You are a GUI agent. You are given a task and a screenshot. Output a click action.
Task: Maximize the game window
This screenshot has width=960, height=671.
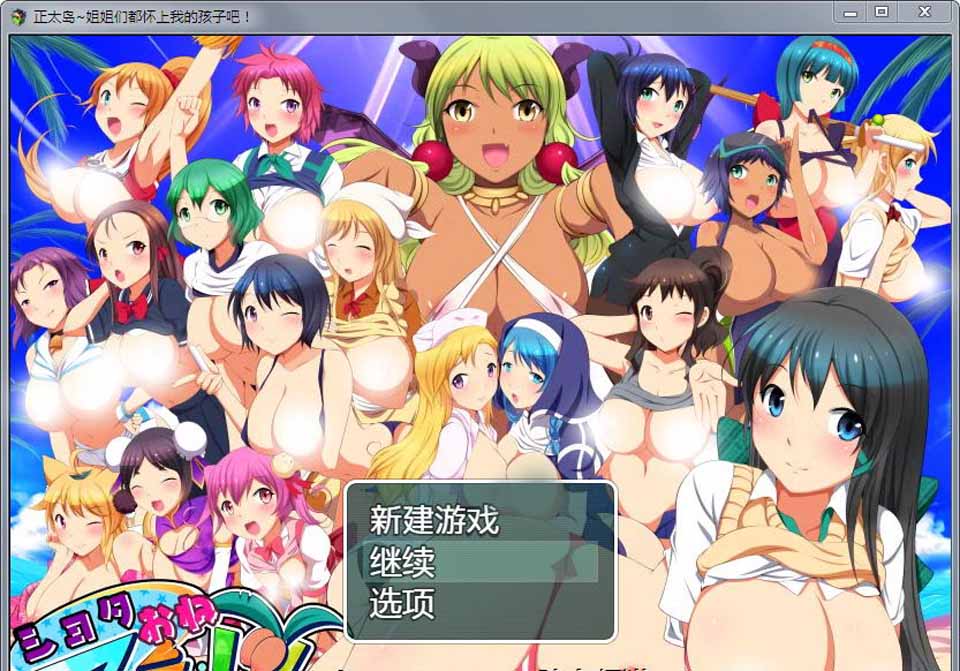point(881,12)
